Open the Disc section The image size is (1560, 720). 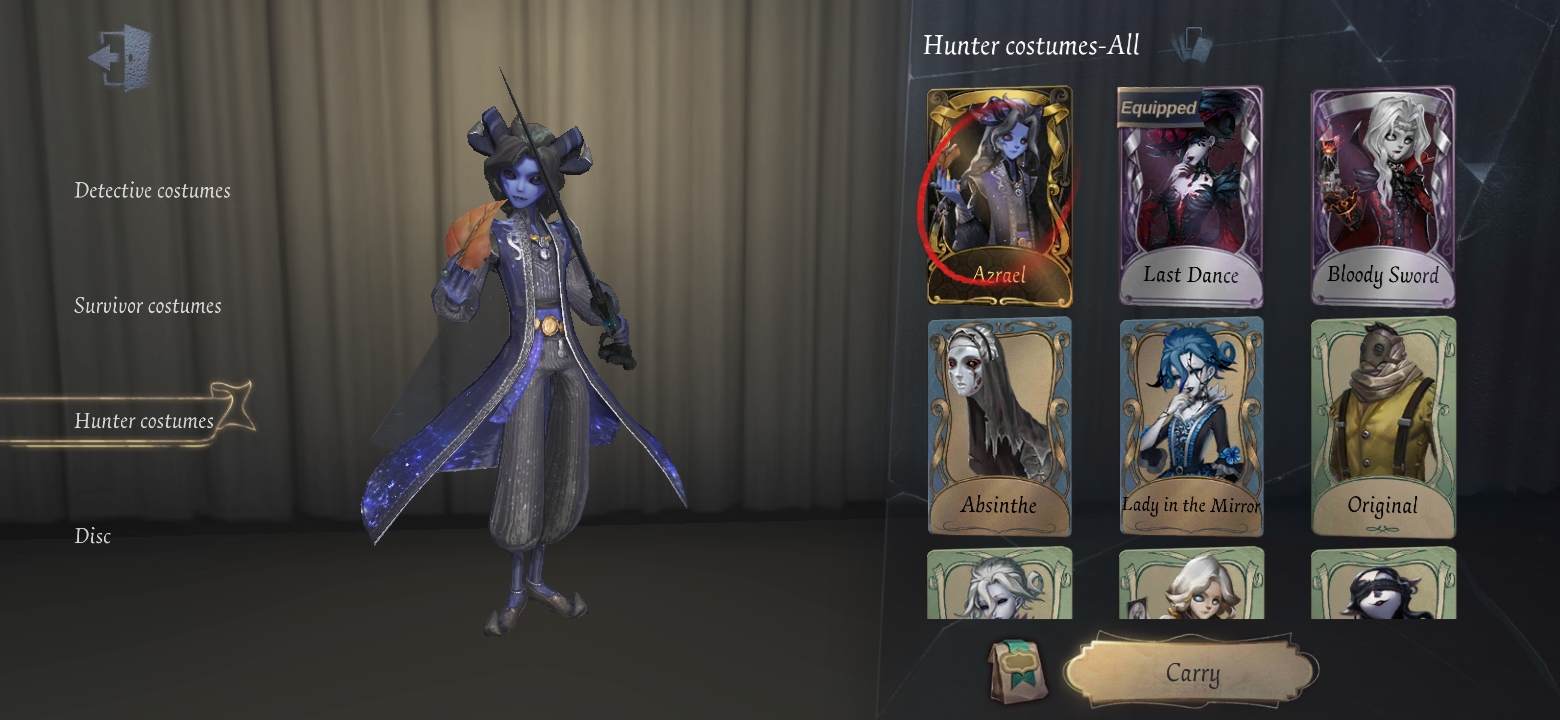click(93, 536)
